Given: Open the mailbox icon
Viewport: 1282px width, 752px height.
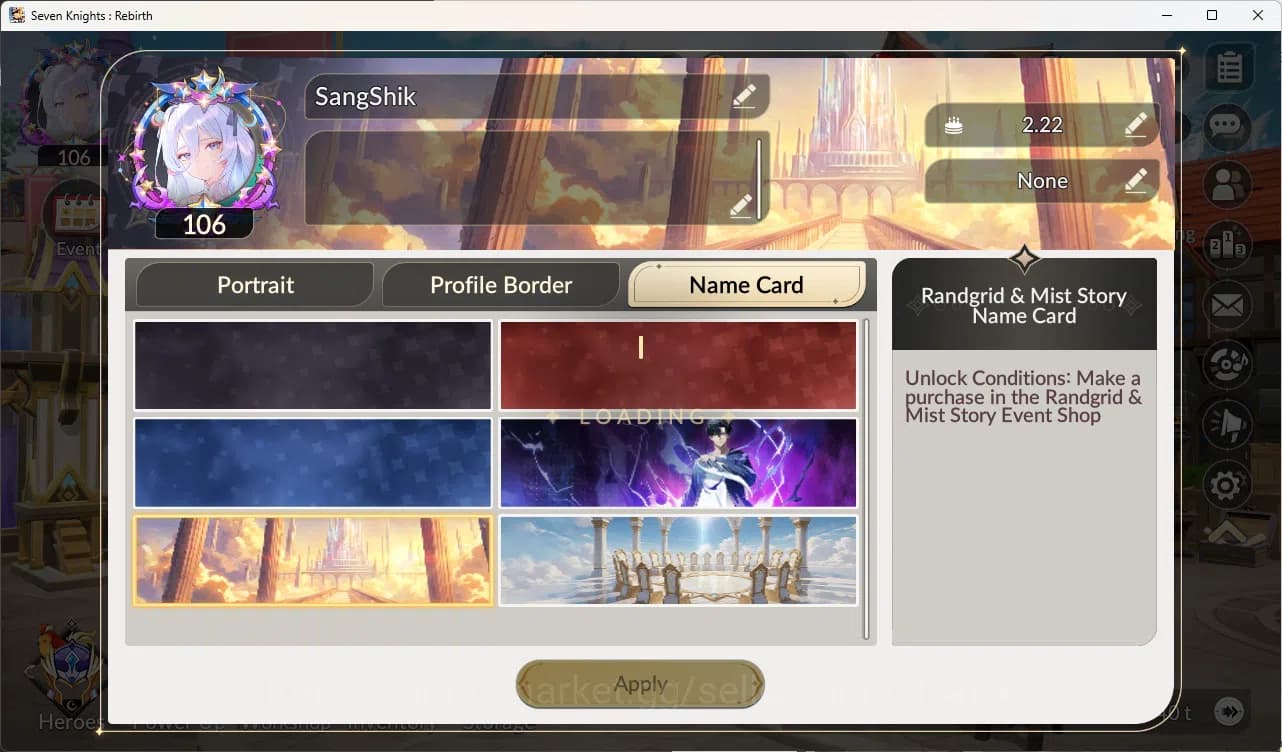Looking at the screenshot, I should pos(1228,305).
